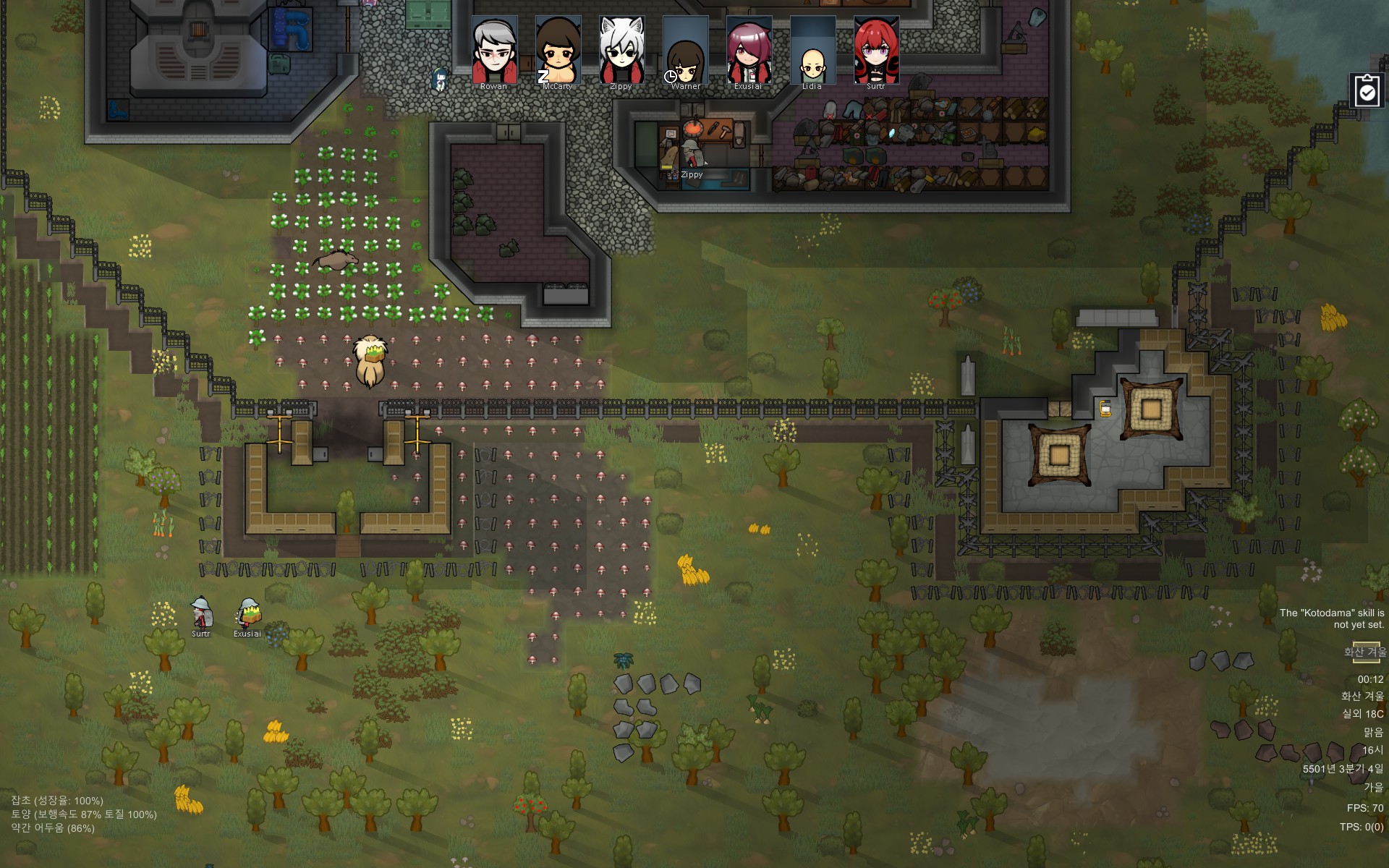Pick Exusiai's portrait in colonist bar
This screenshot has width=1389, height=868.
(x=749, y=51)
